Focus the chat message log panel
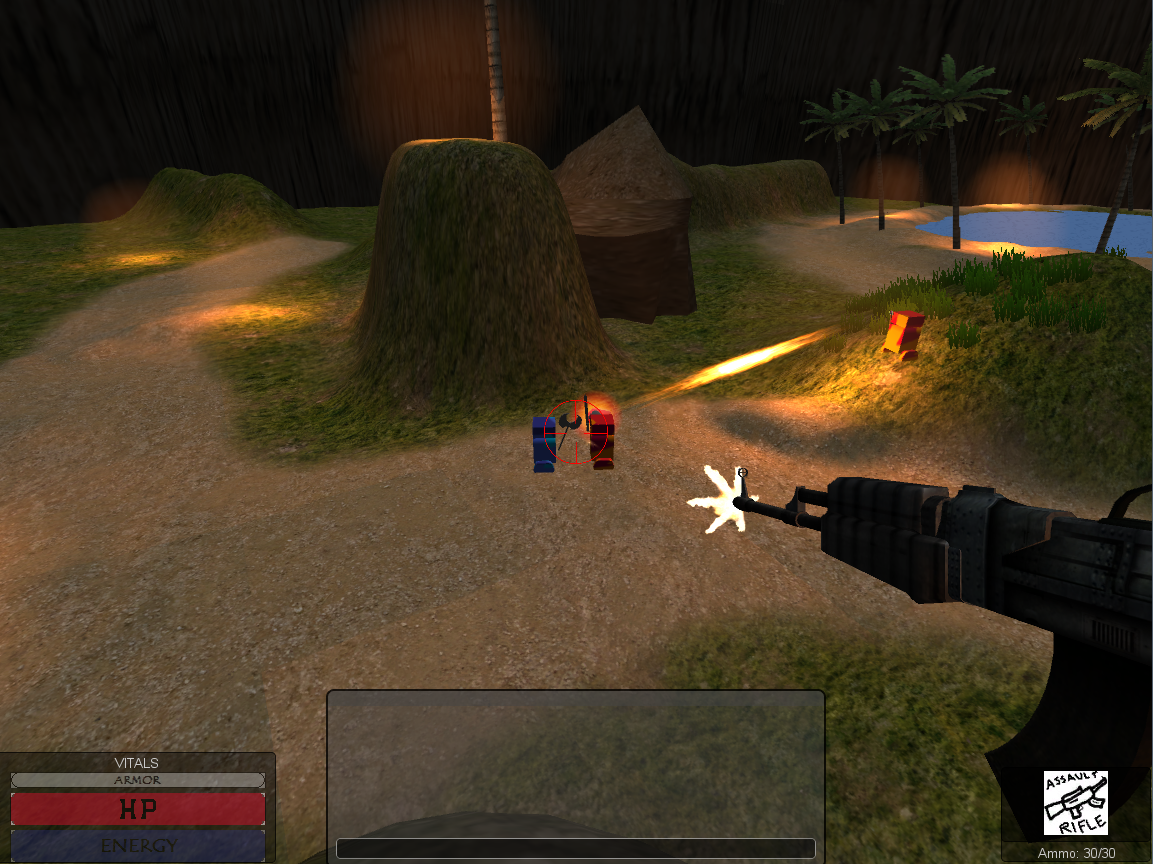This screenshot has height=864, width=1153. 575,762
